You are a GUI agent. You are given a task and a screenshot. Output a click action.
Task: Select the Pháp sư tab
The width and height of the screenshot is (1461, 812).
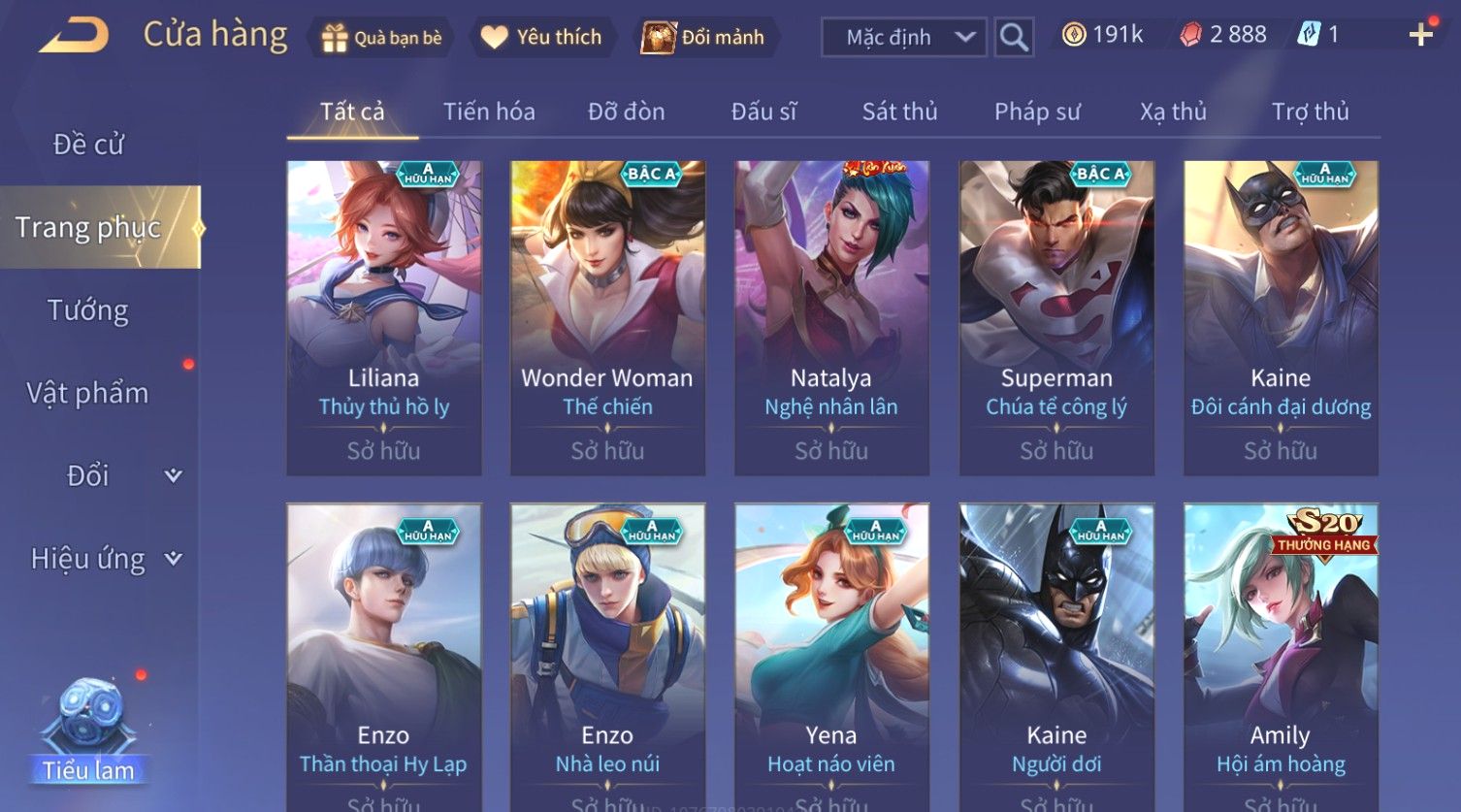pos(1036,112)
